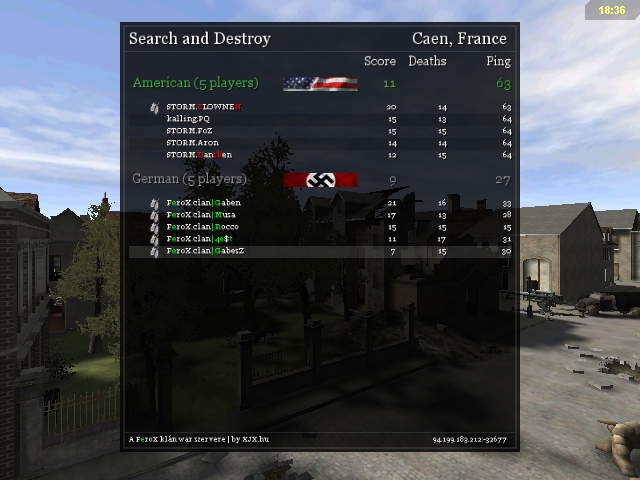The image size is (640, 480).
Task: Click the FeroX clan|Rocco row
Action: [x=203, y=227]
